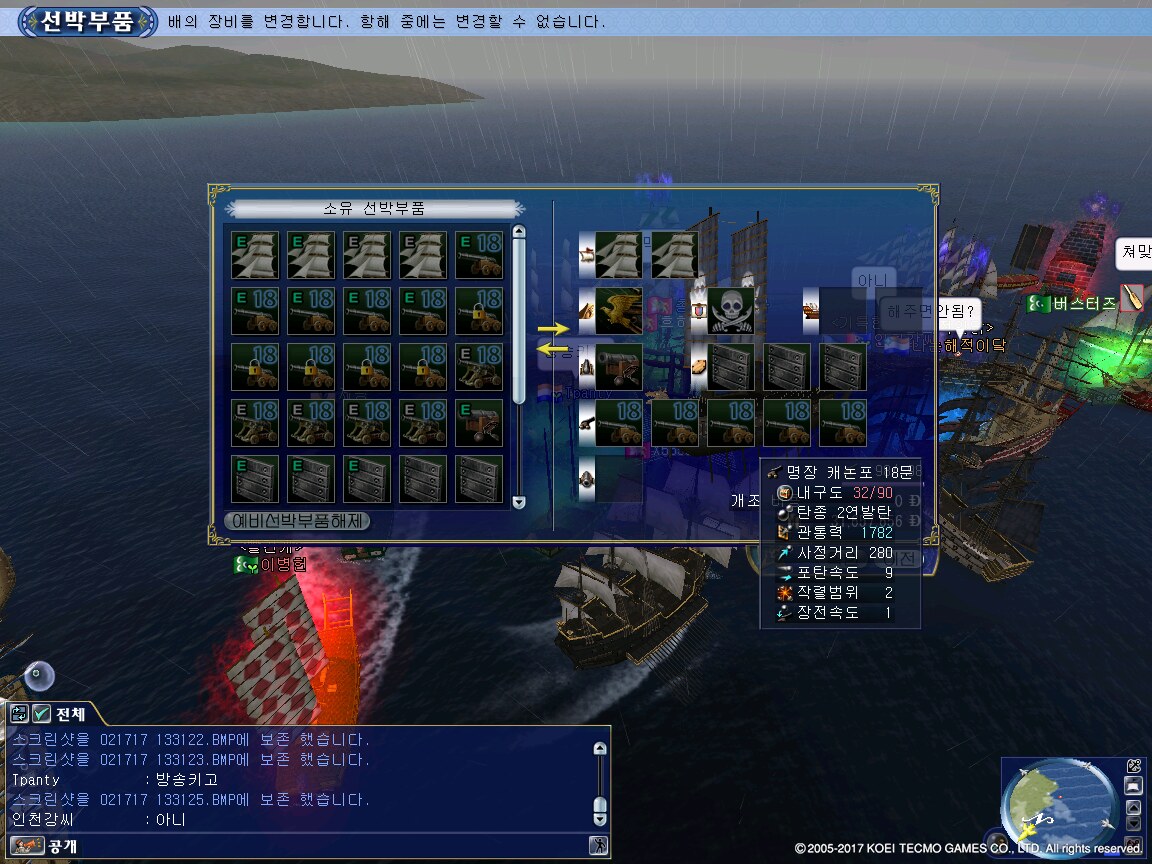This screenshot has height=864, width=1152.
Task: Click the left-pointing yellow arrow
Action: click(x=552, y=349)
